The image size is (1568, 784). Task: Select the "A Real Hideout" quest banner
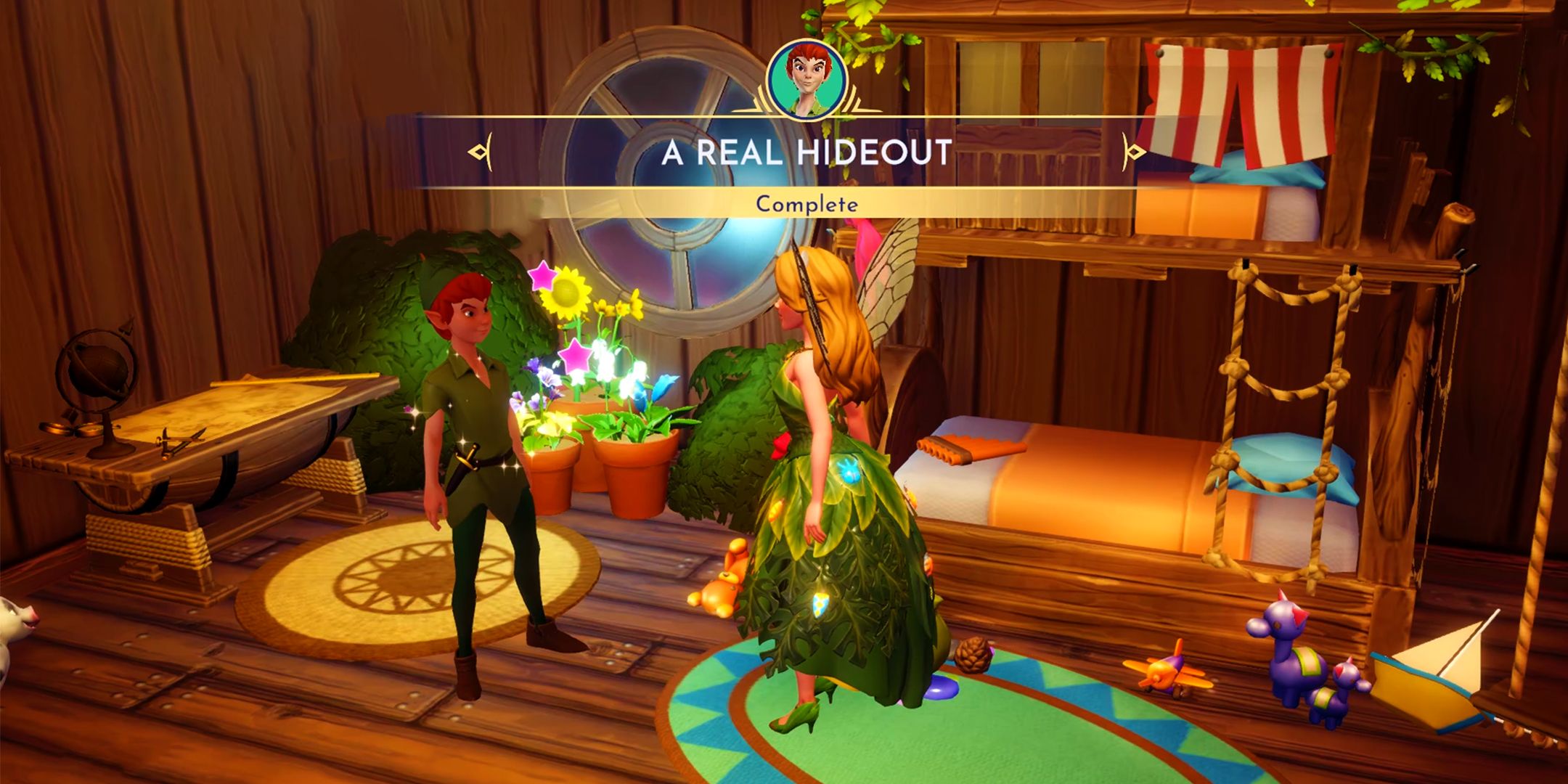(806, 152)
